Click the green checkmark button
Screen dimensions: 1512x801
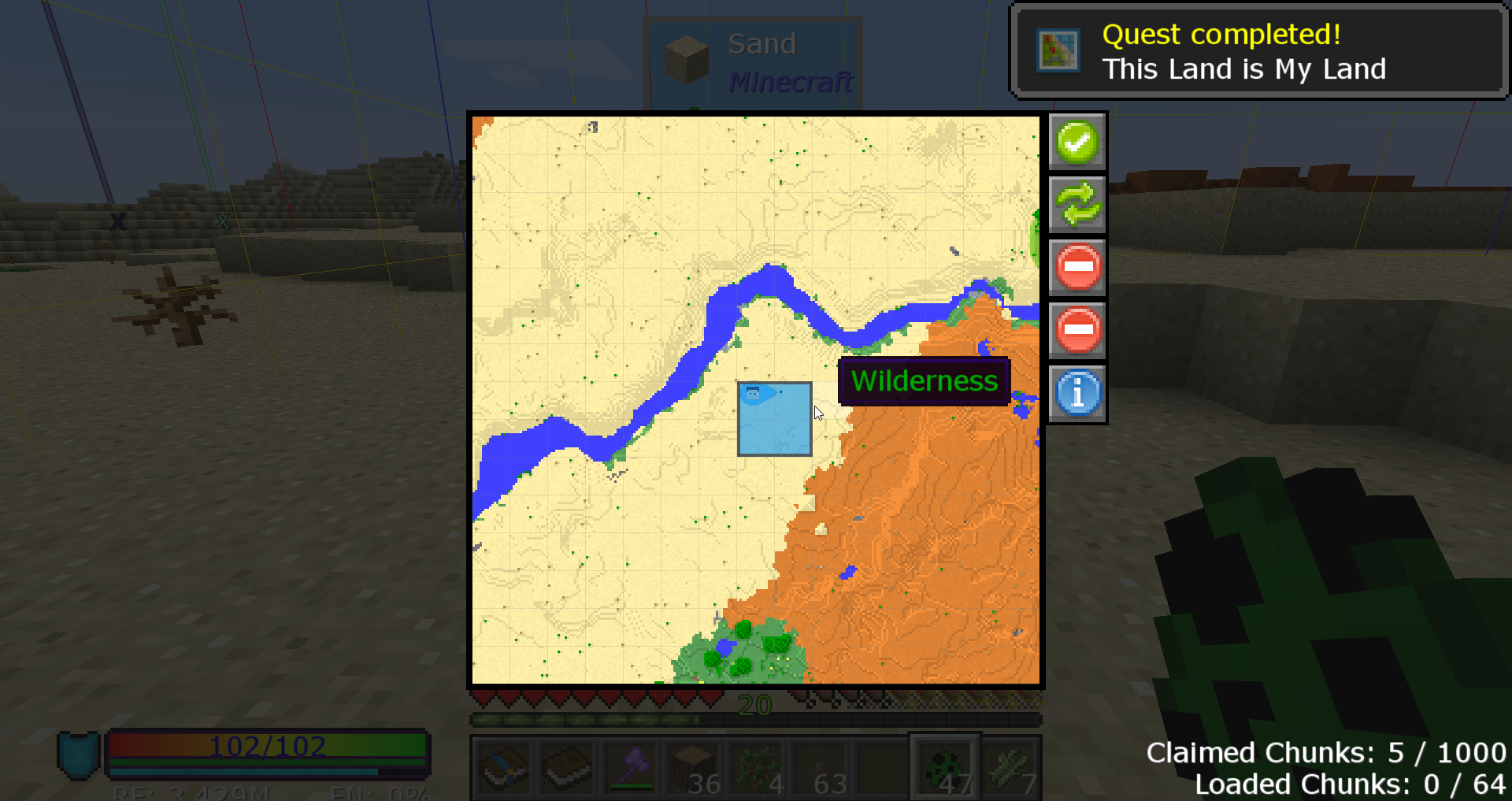pos(1077,143)
